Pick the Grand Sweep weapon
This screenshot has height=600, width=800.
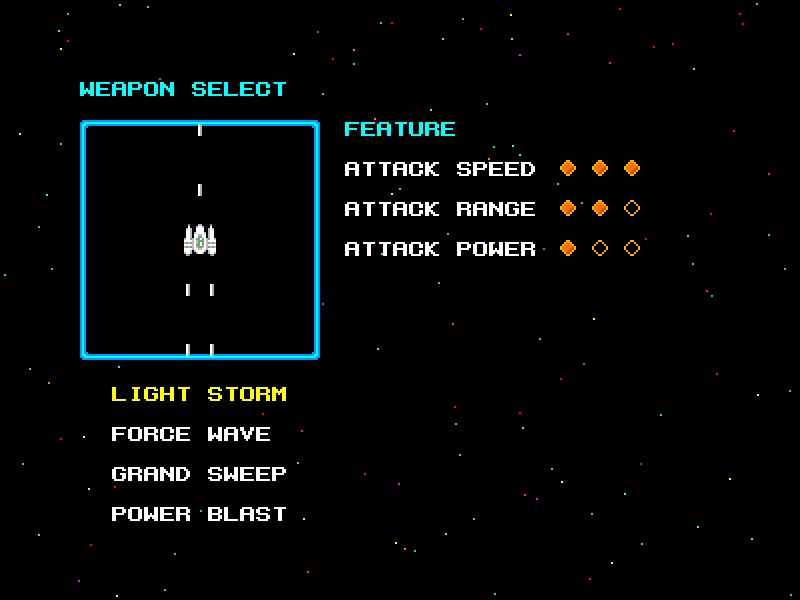[199, 474]
